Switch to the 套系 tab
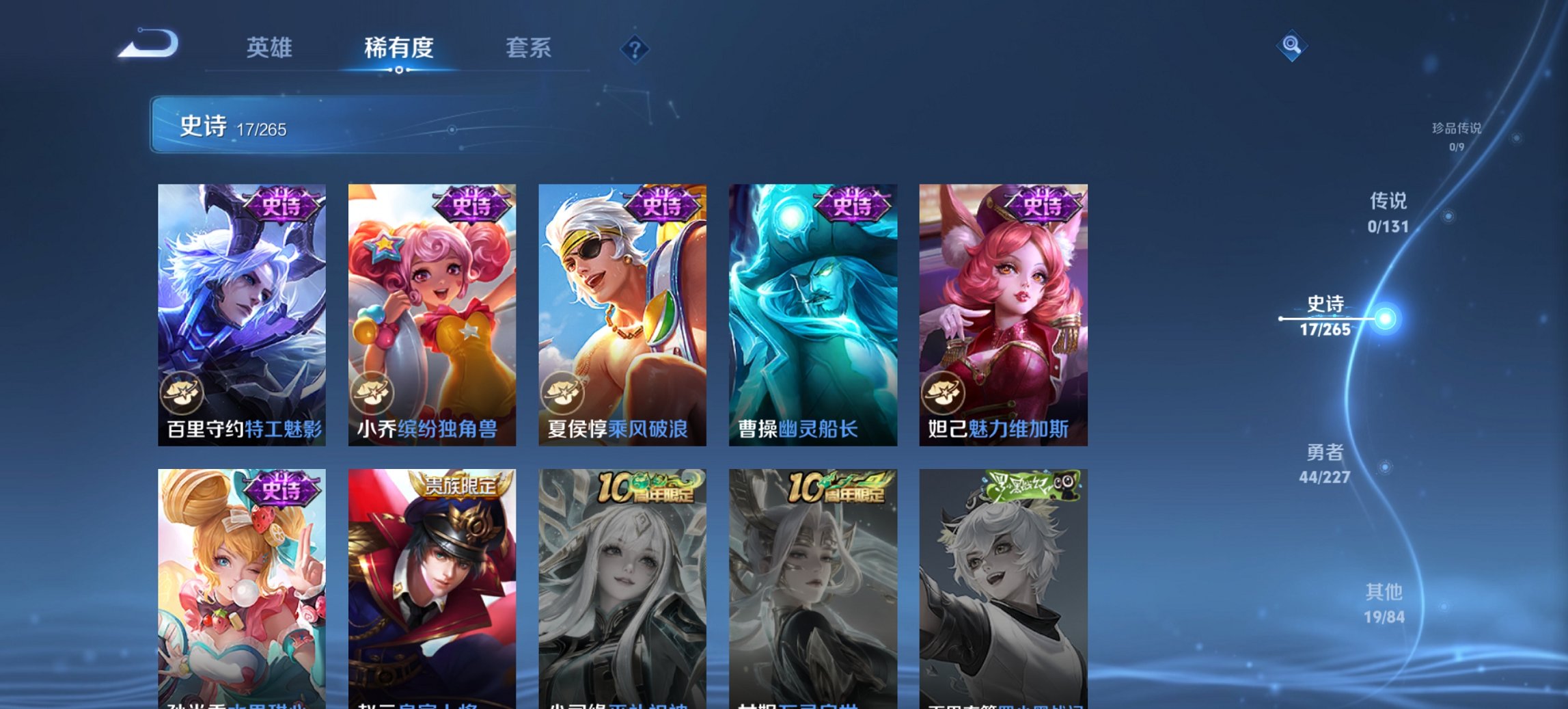Viewport: 1568px width, 709px height. coord(529,48)
